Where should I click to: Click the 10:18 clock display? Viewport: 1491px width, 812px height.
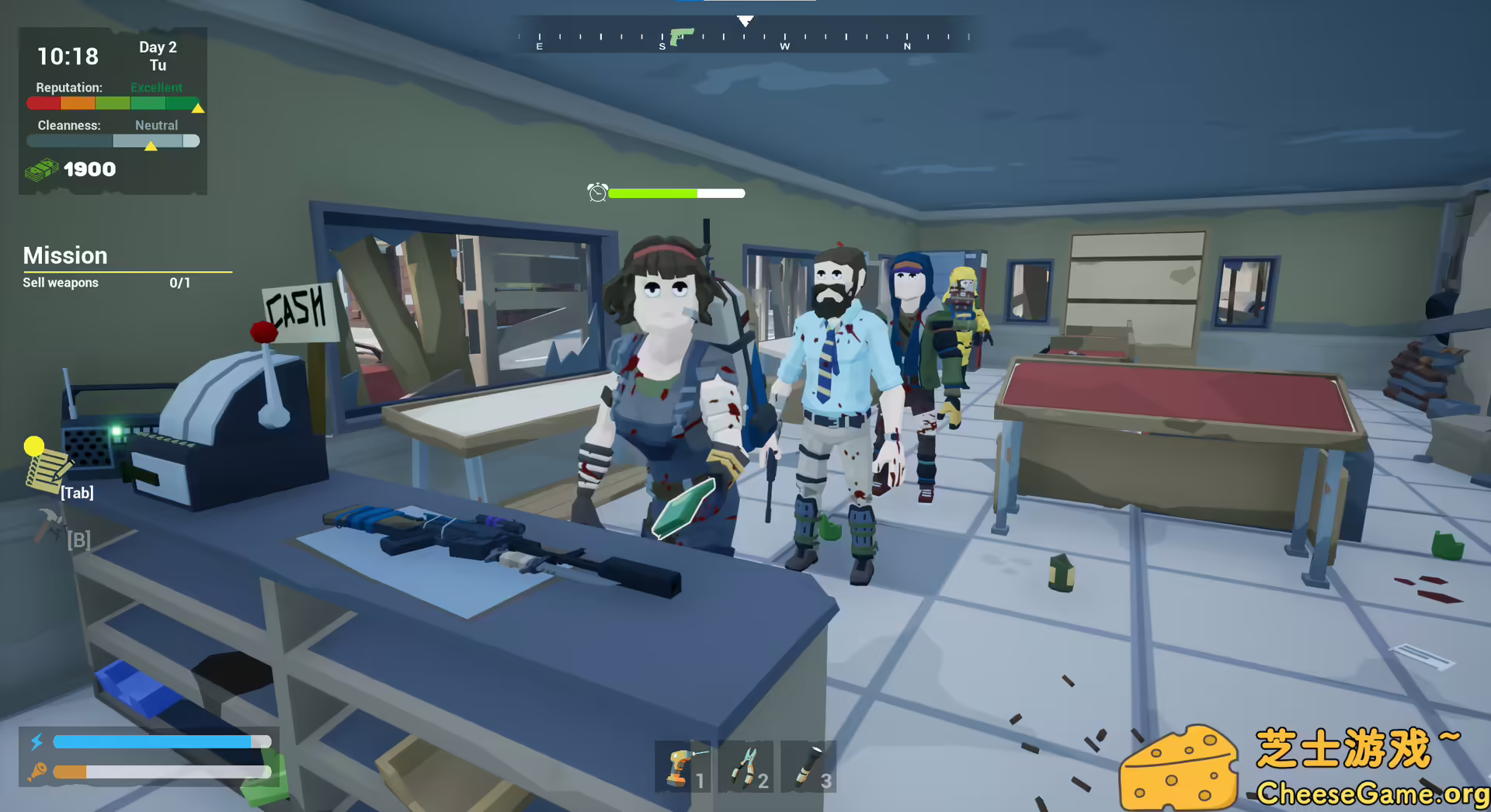pos(68,56)
